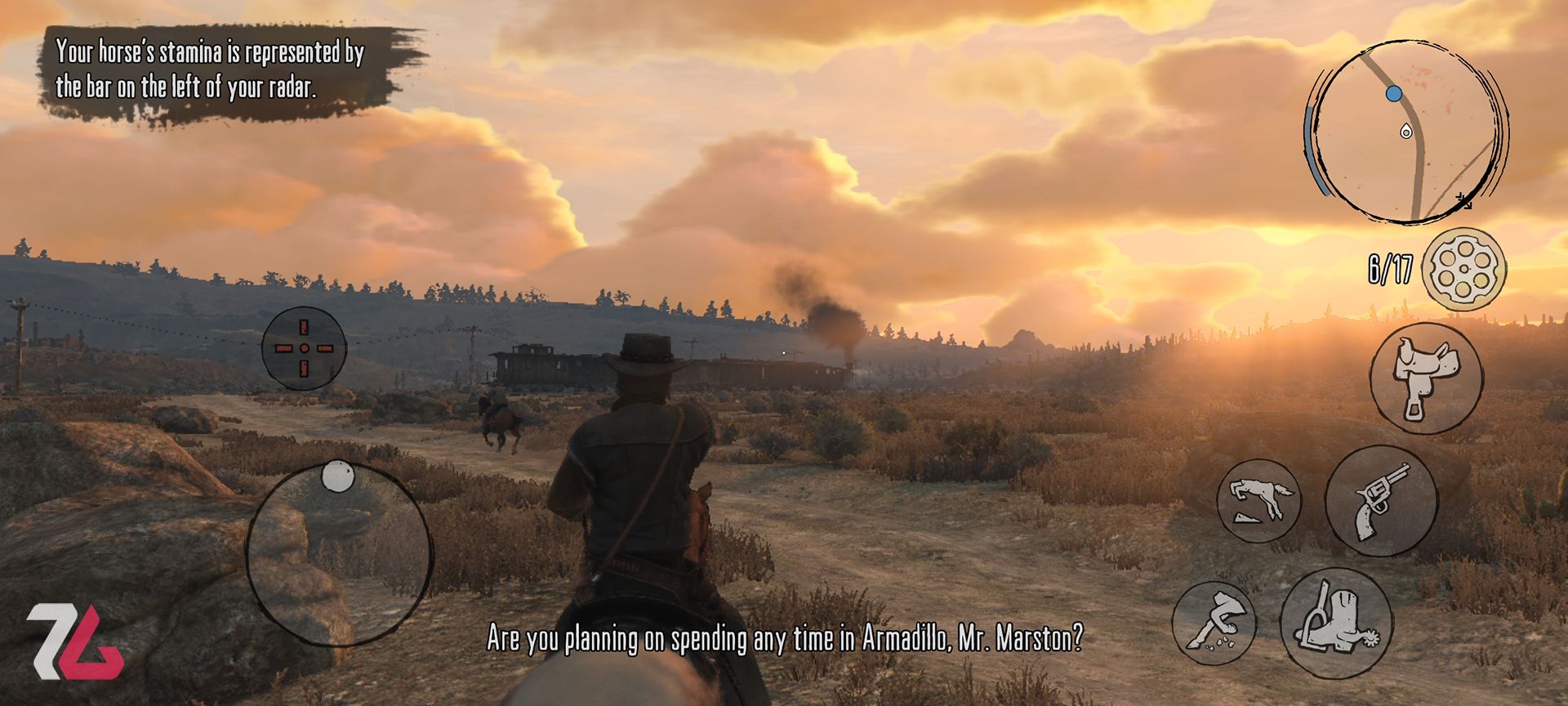Fire using the revolver button
1568x706 pixels.
coord(1381,500)
